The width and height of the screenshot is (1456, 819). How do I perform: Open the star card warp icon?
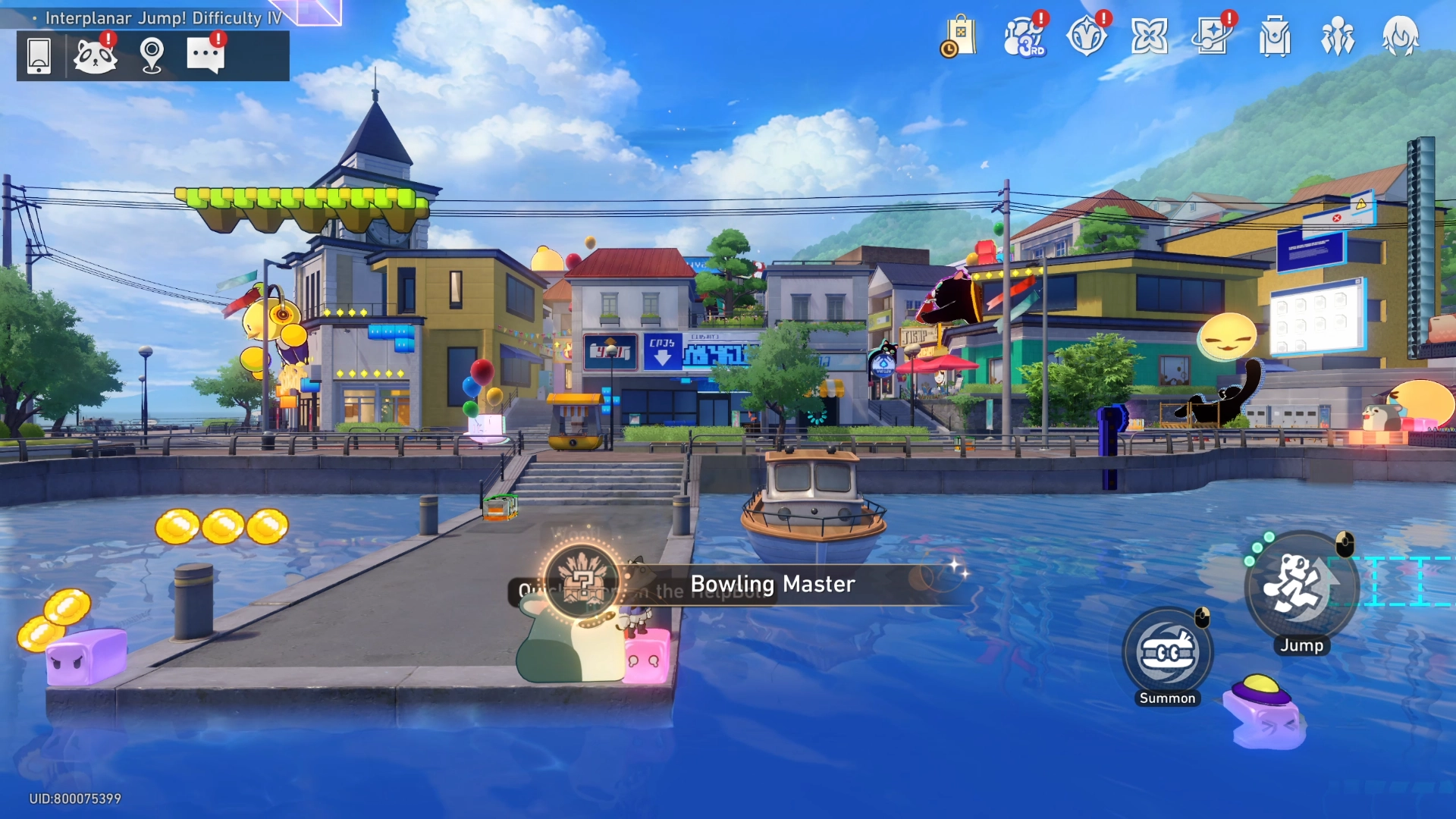pos(1212,36)
